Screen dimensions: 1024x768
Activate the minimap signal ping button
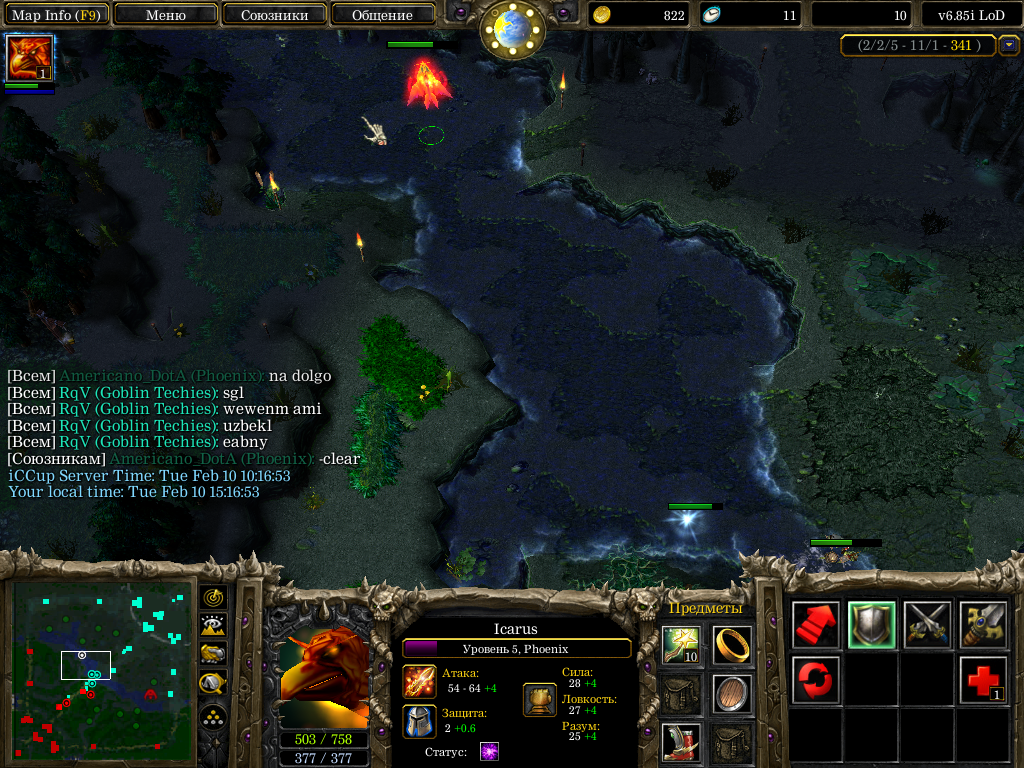[x=213, y=598]
